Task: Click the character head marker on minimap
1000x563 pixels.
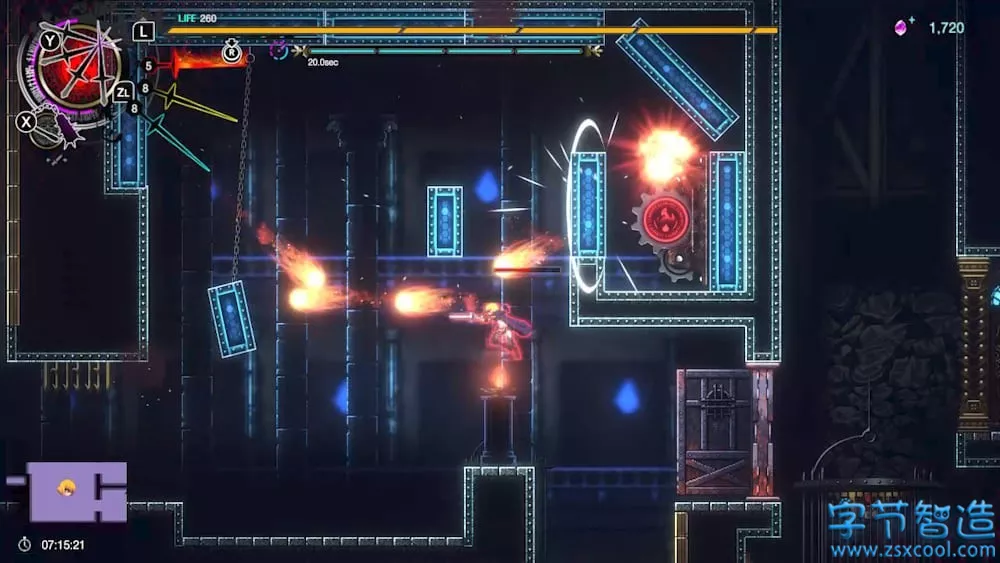Action: (68, 487)
